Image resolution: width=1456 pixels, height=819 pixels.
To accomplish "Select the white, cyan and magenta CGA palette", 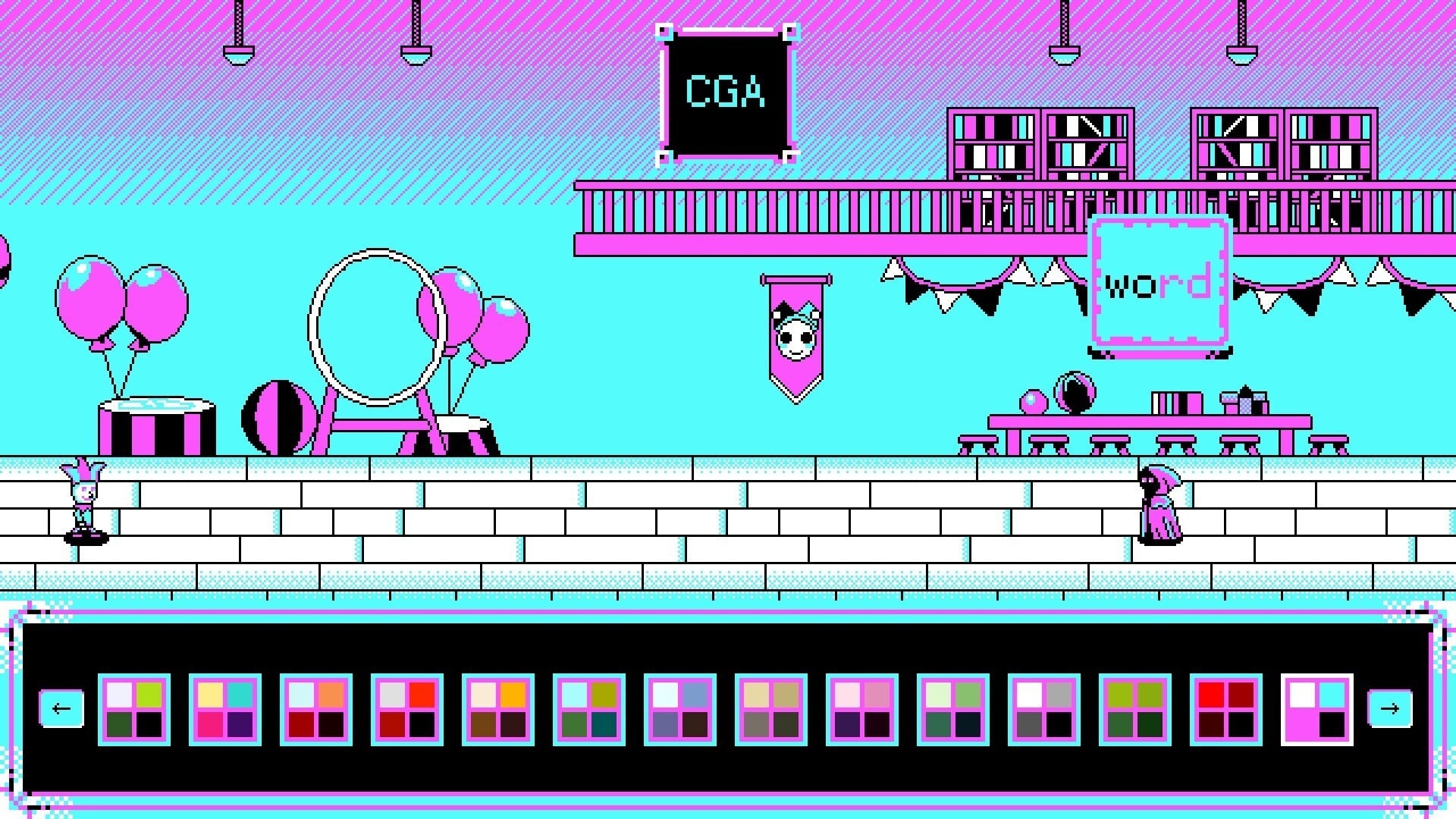I will [1317, 710].
